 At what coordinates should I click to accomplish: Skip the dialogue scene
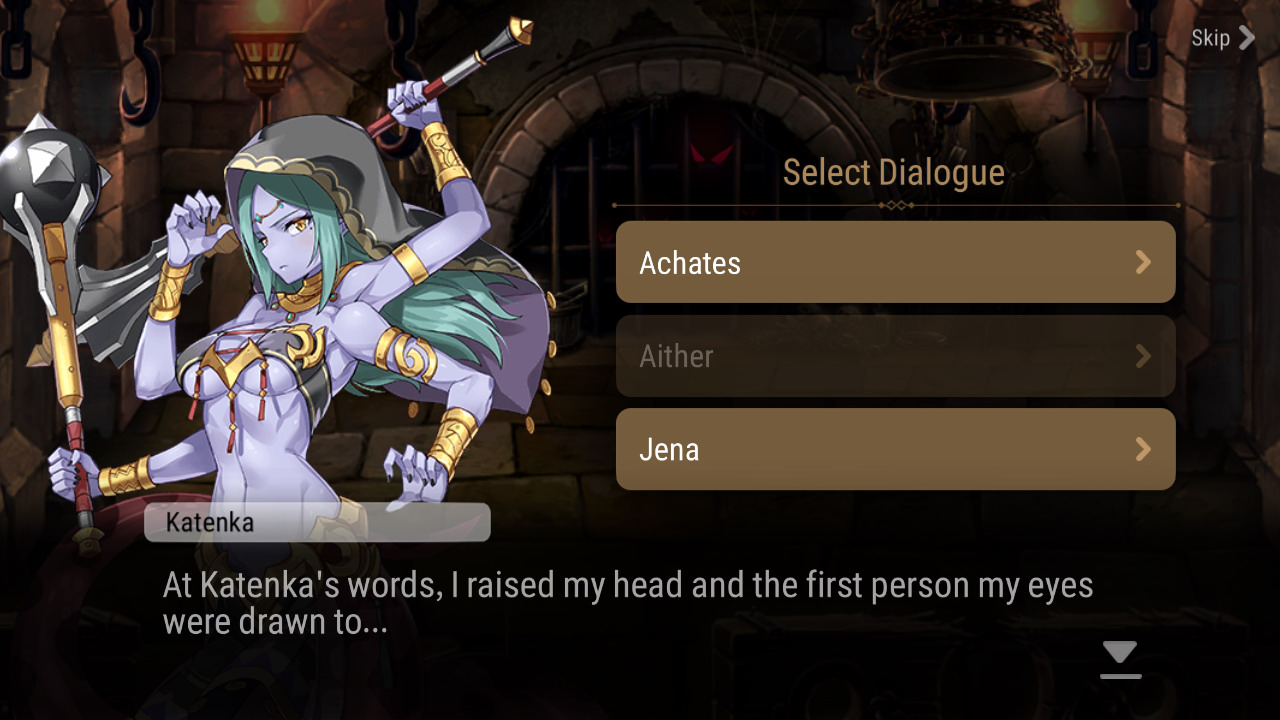tap(1221, 38)
